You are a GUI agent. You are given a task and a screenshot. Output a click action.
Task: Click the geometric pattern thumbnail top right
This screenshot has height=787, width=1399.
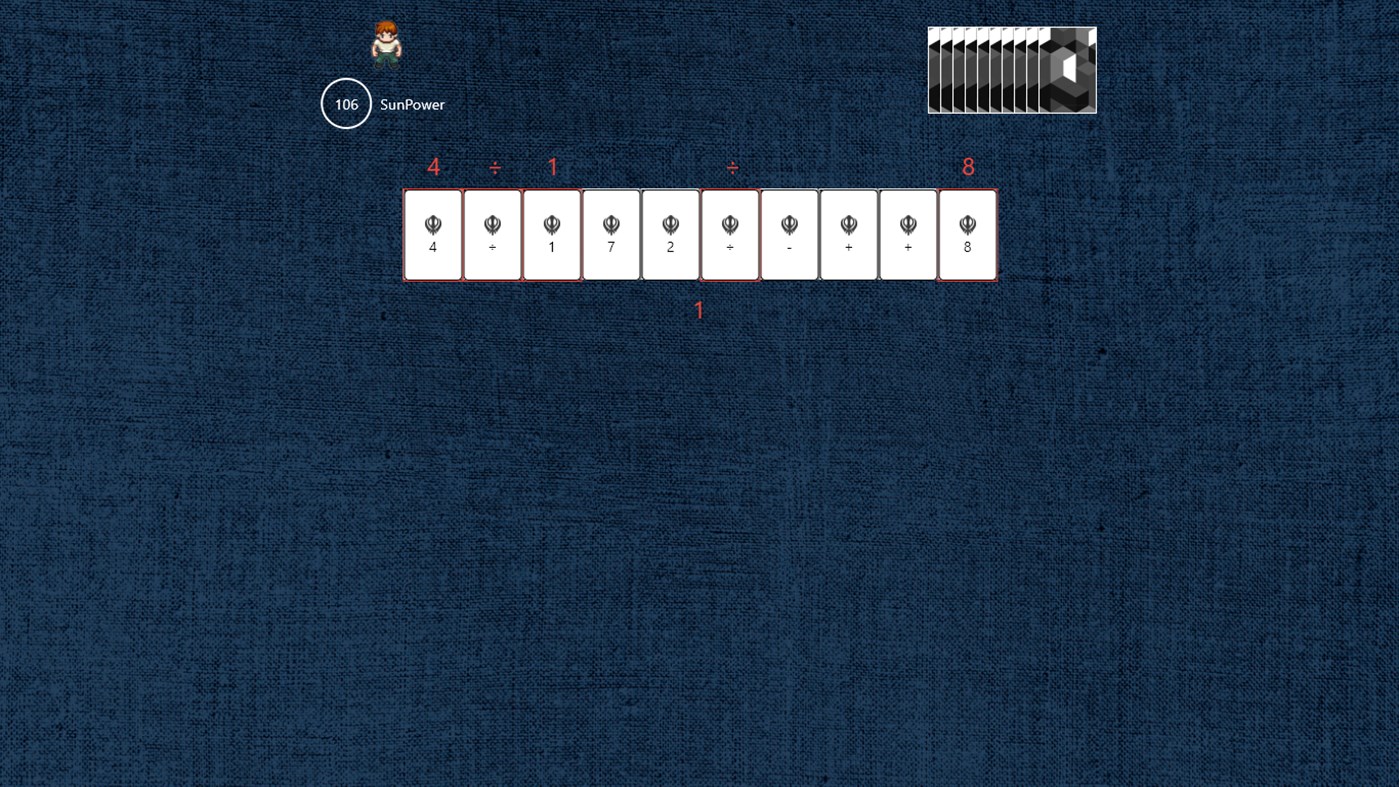(x=1011, y=70)
